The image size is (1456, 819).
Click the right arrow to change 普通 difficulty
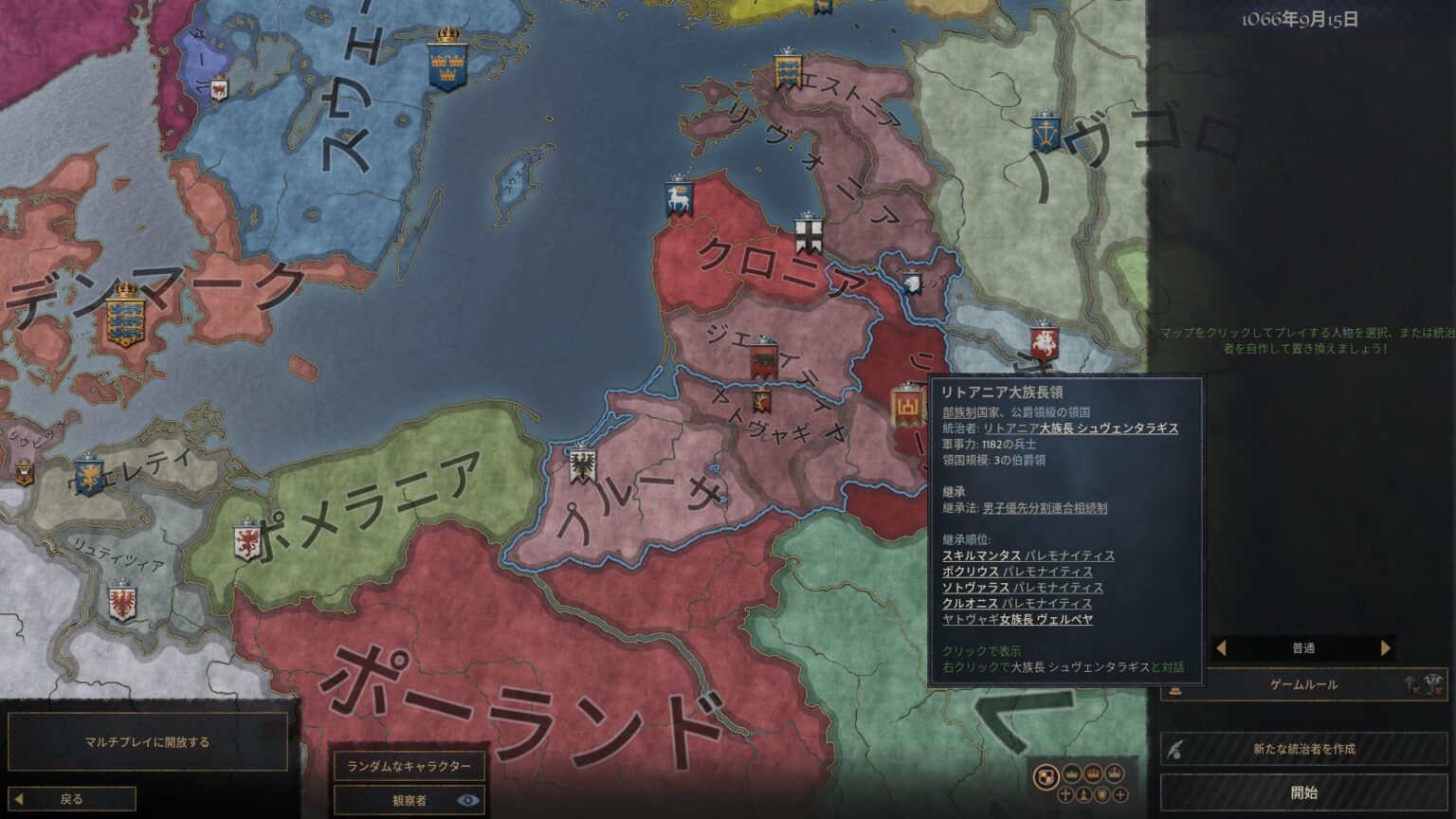(x=1386, y=647)
